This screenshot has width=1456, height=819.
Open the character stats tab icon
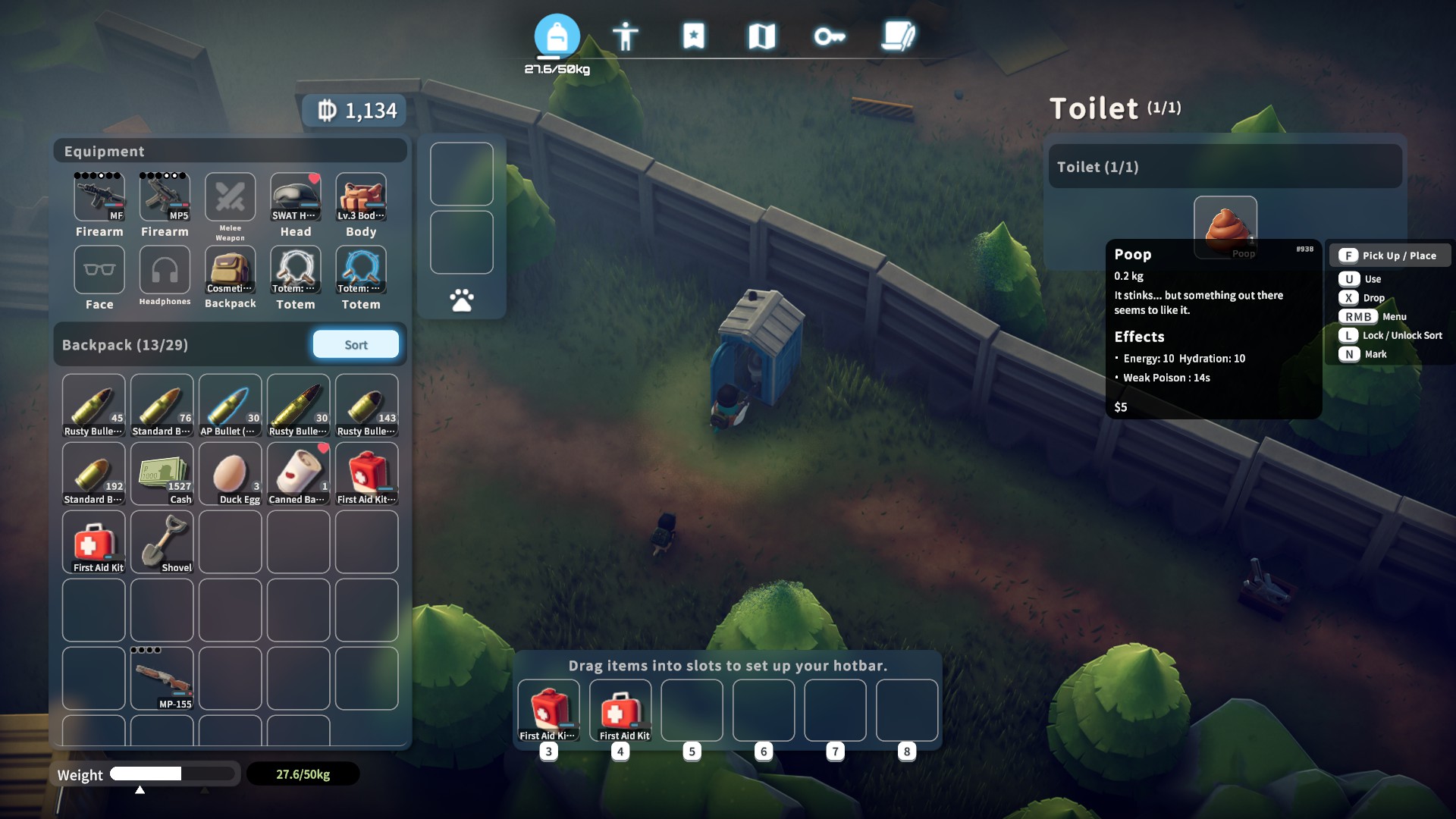point(625,35)
